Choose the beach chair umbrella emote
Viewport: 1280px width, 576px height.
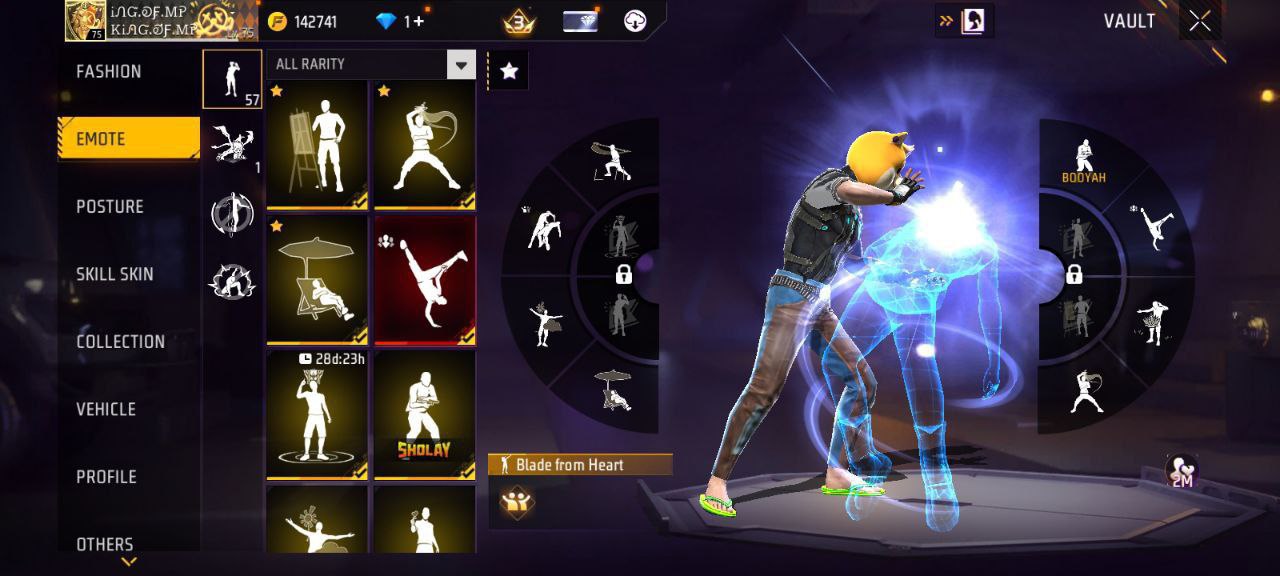pyautogui.click(x=317, y=280)
